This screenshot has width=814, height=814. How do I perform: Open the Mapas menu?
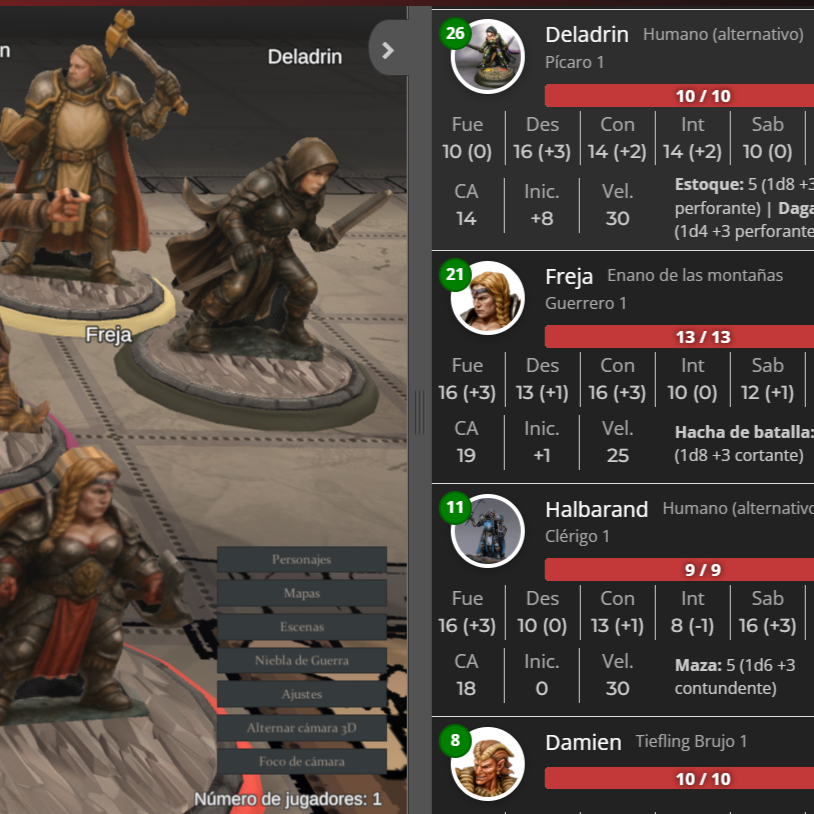(x=301, y=593)
